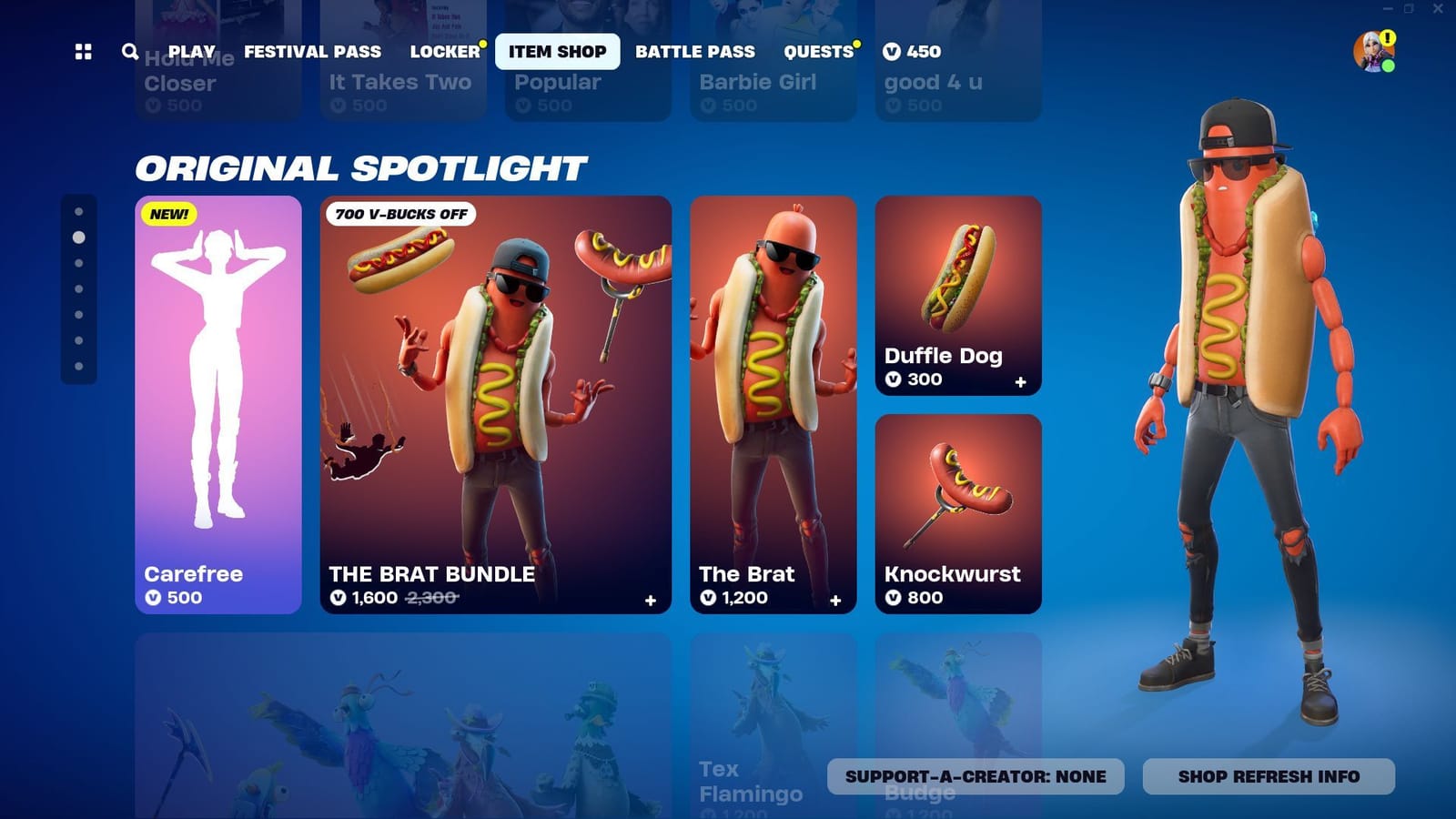Click SUPPORT-A-CREATOR: NONE

(975, 776)
